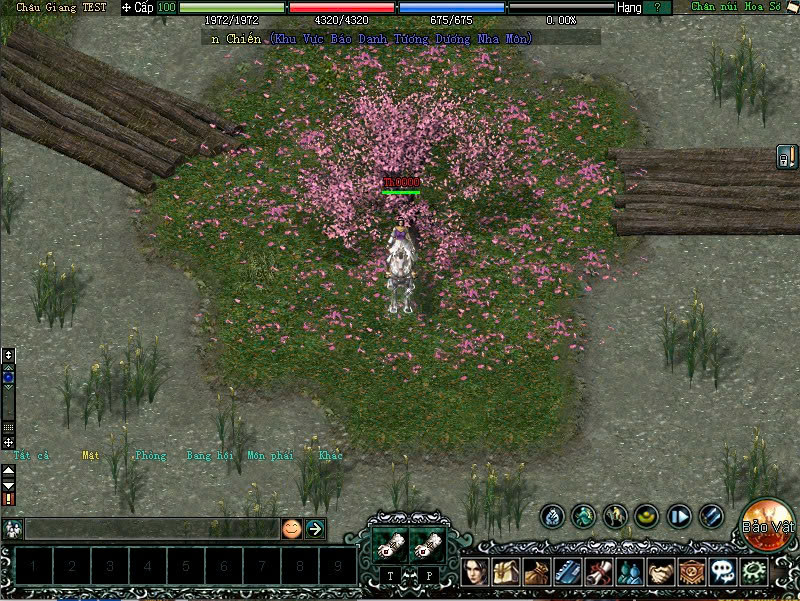Screen dimensions: 800x601
Task: Select the Mật private chat tab
Action: point(91,456)
